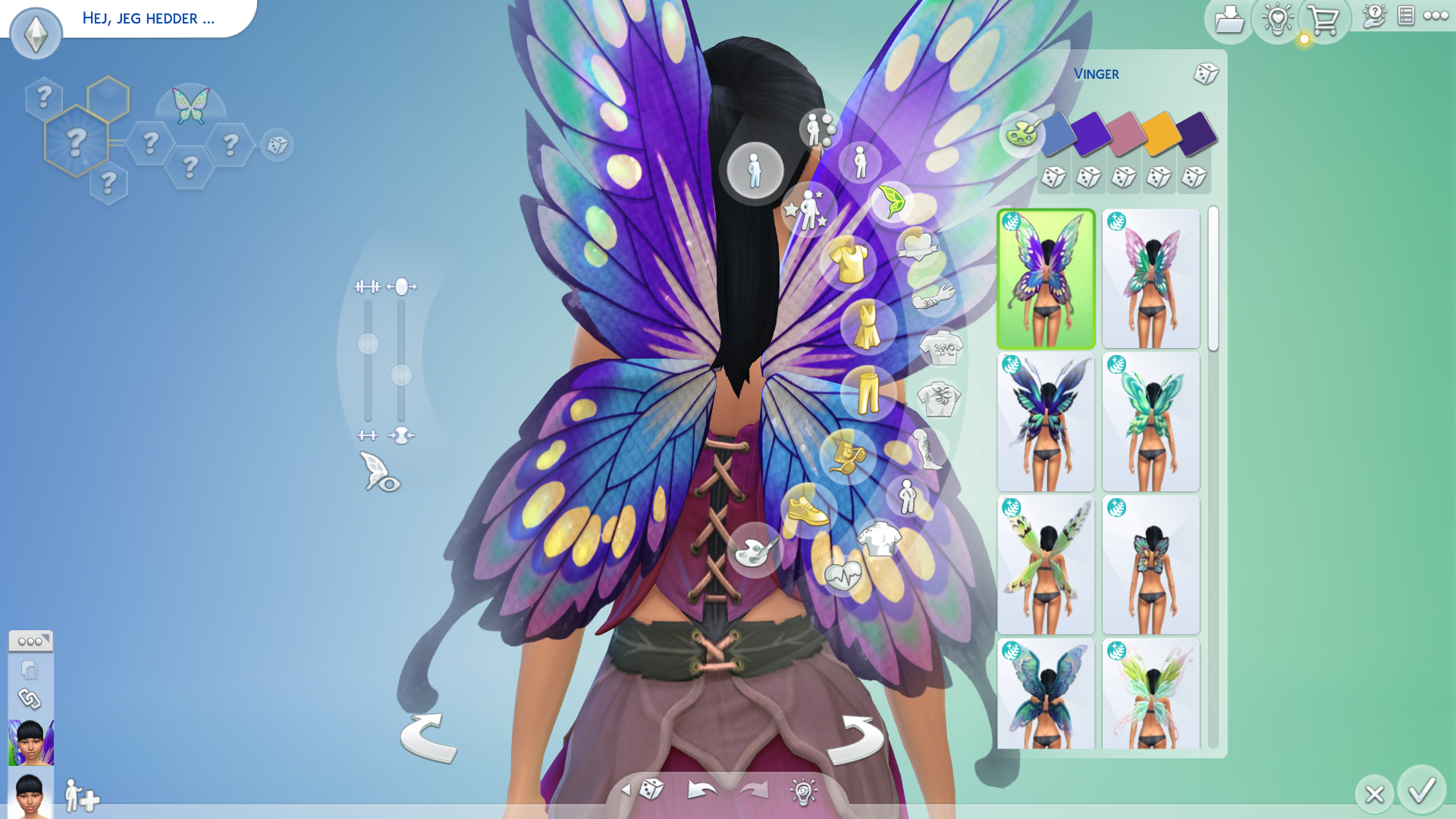Viewport: 1456px width, 819px height.
Task: Open the yellow shoe category
Action: 807,510
